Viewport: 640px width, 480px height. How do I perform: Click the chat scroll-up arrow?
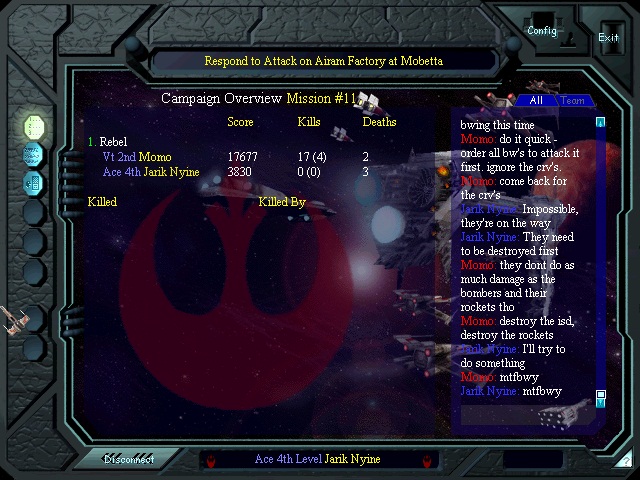click(x=601, y=123)
